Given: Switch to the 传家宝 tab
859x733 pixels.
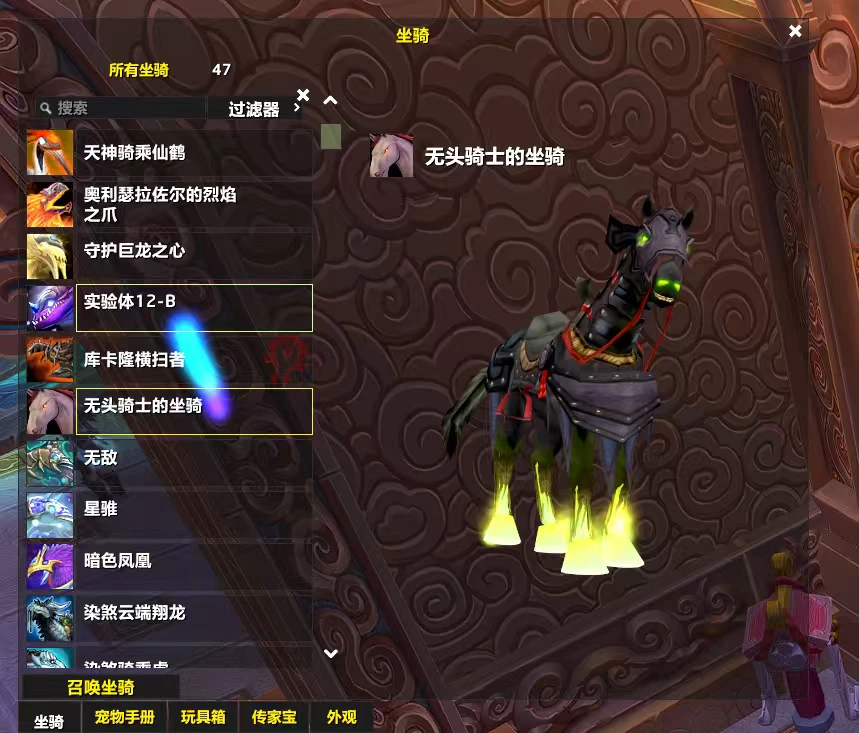Looking at the screenshot, I should (274, 718).
